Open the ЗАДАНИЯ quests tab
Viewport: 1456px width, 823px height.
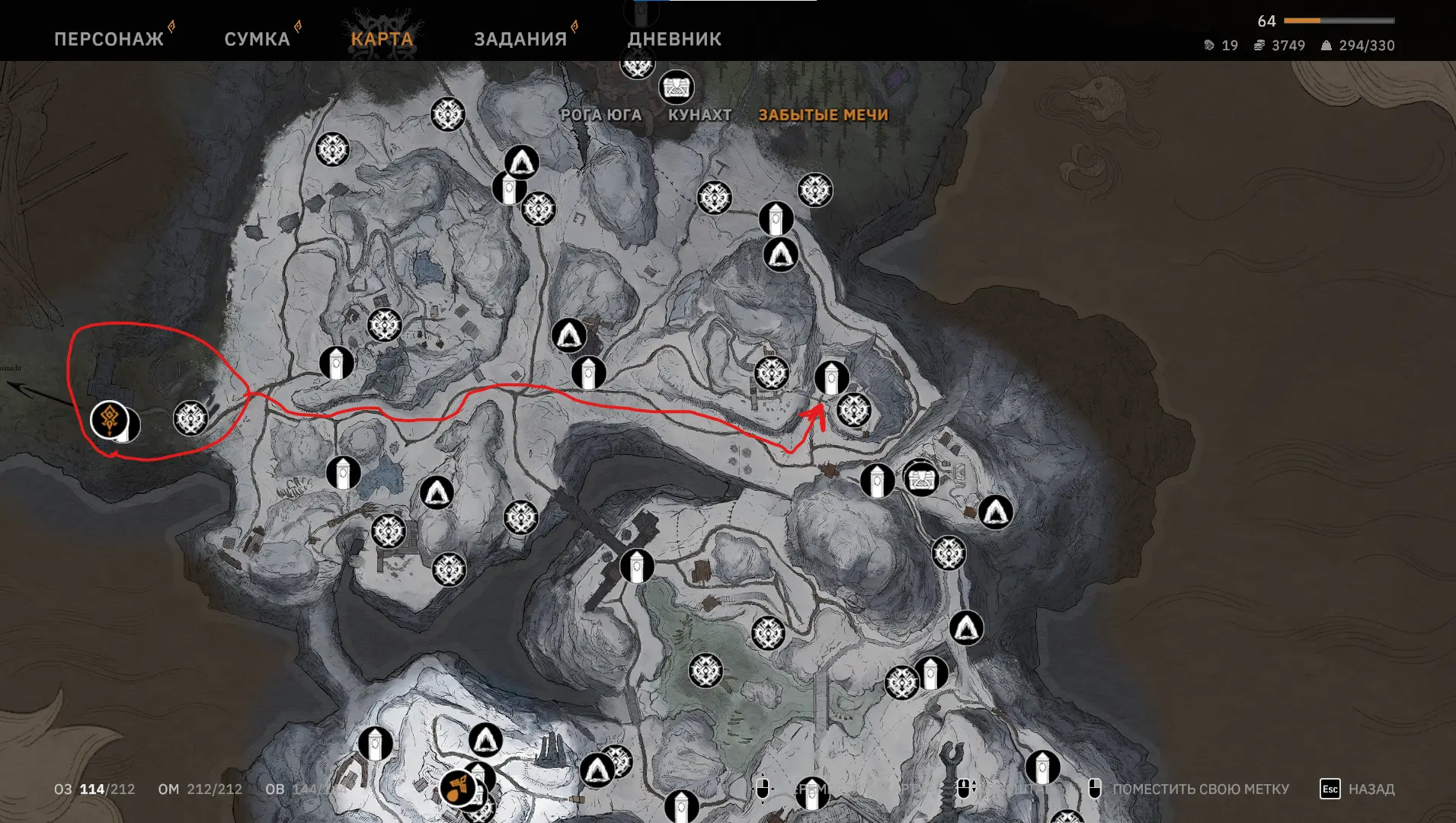(520, 39)
